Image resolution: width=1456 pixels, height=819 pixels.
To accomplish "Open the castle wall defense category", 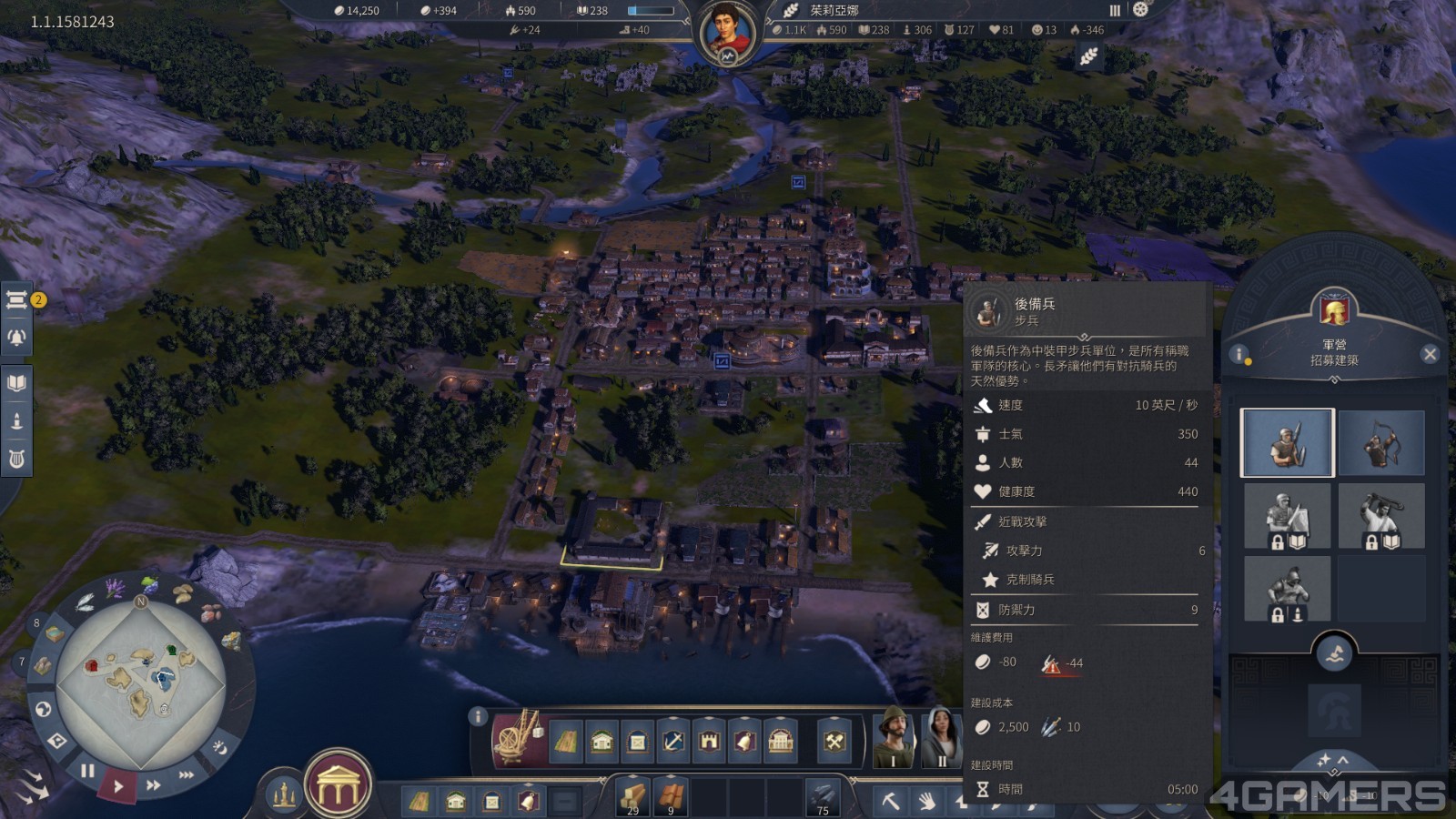I will pyautogui.click(x=709, y=742).
